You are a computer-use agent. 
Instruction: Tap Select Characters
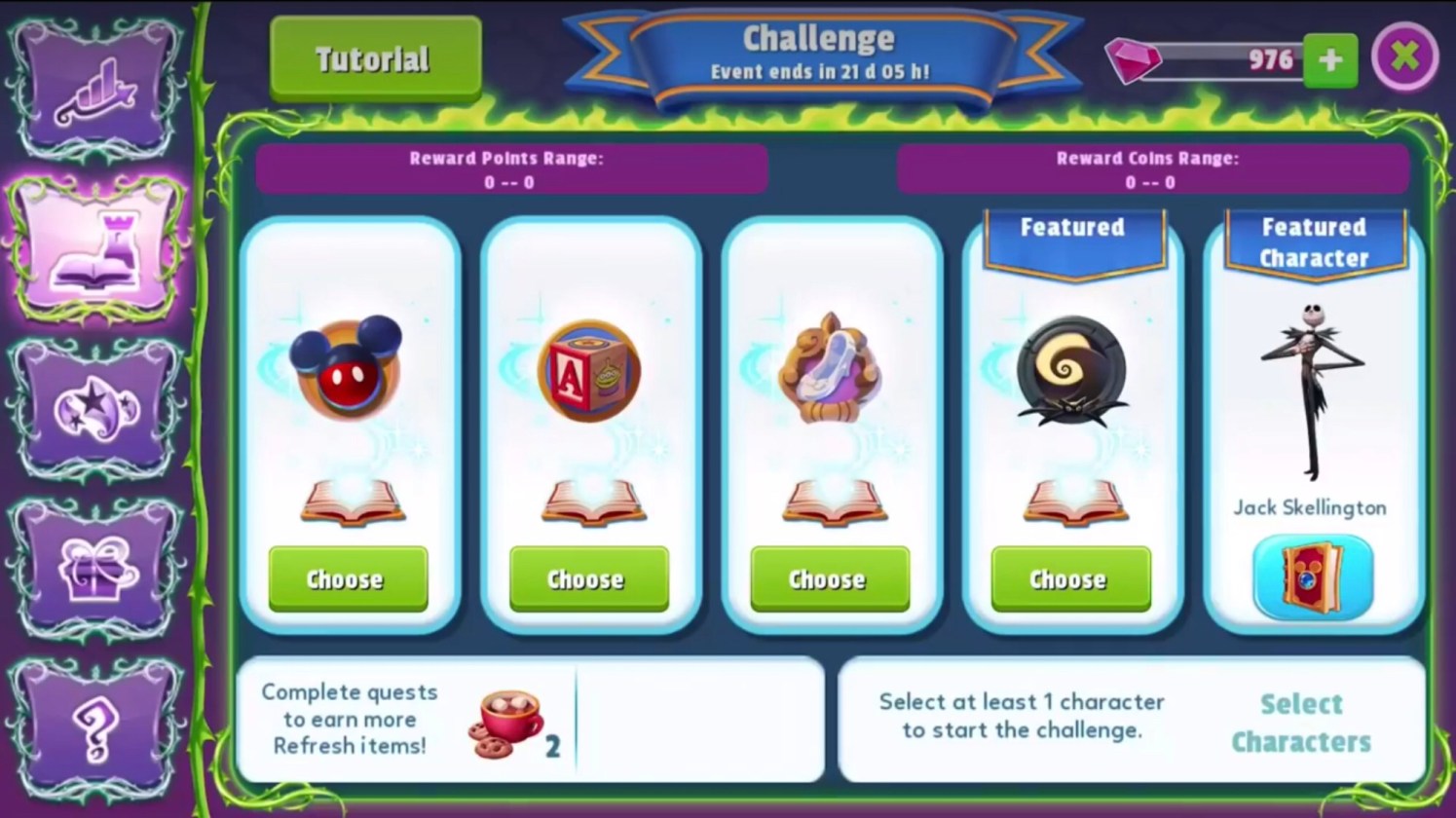point(1300,723)
